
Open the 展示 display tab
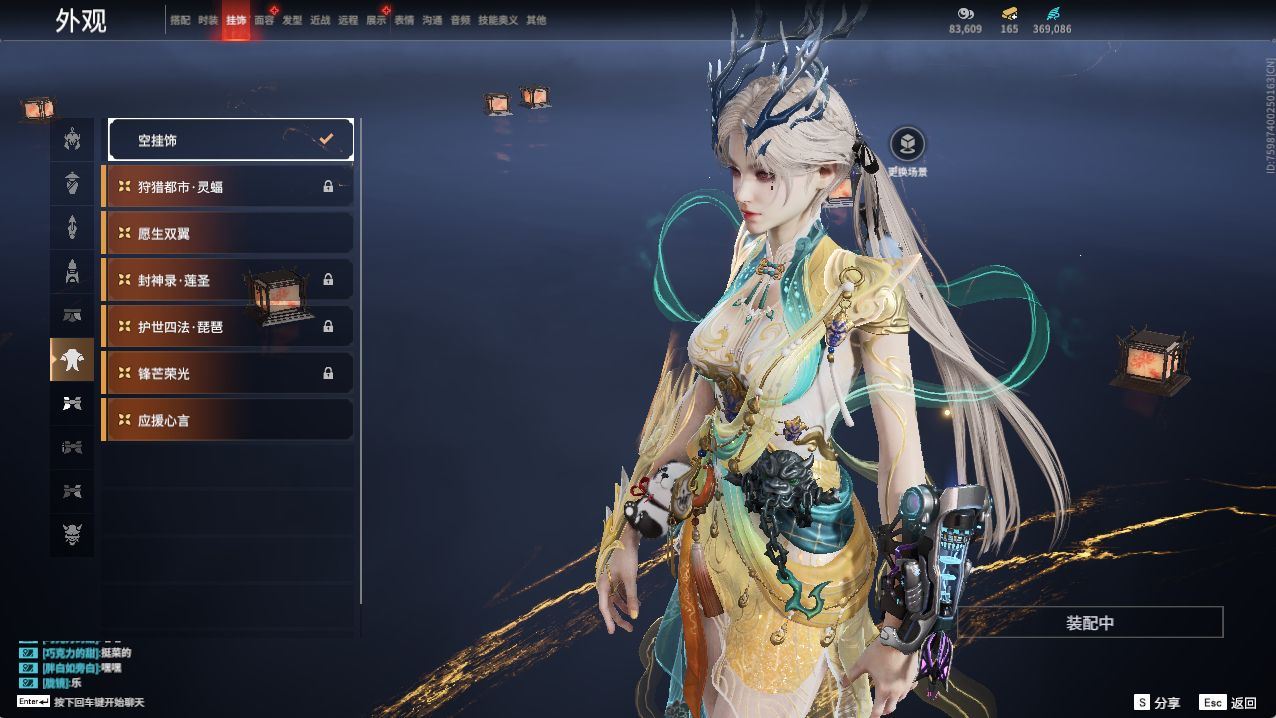click(x=376, y=20)
